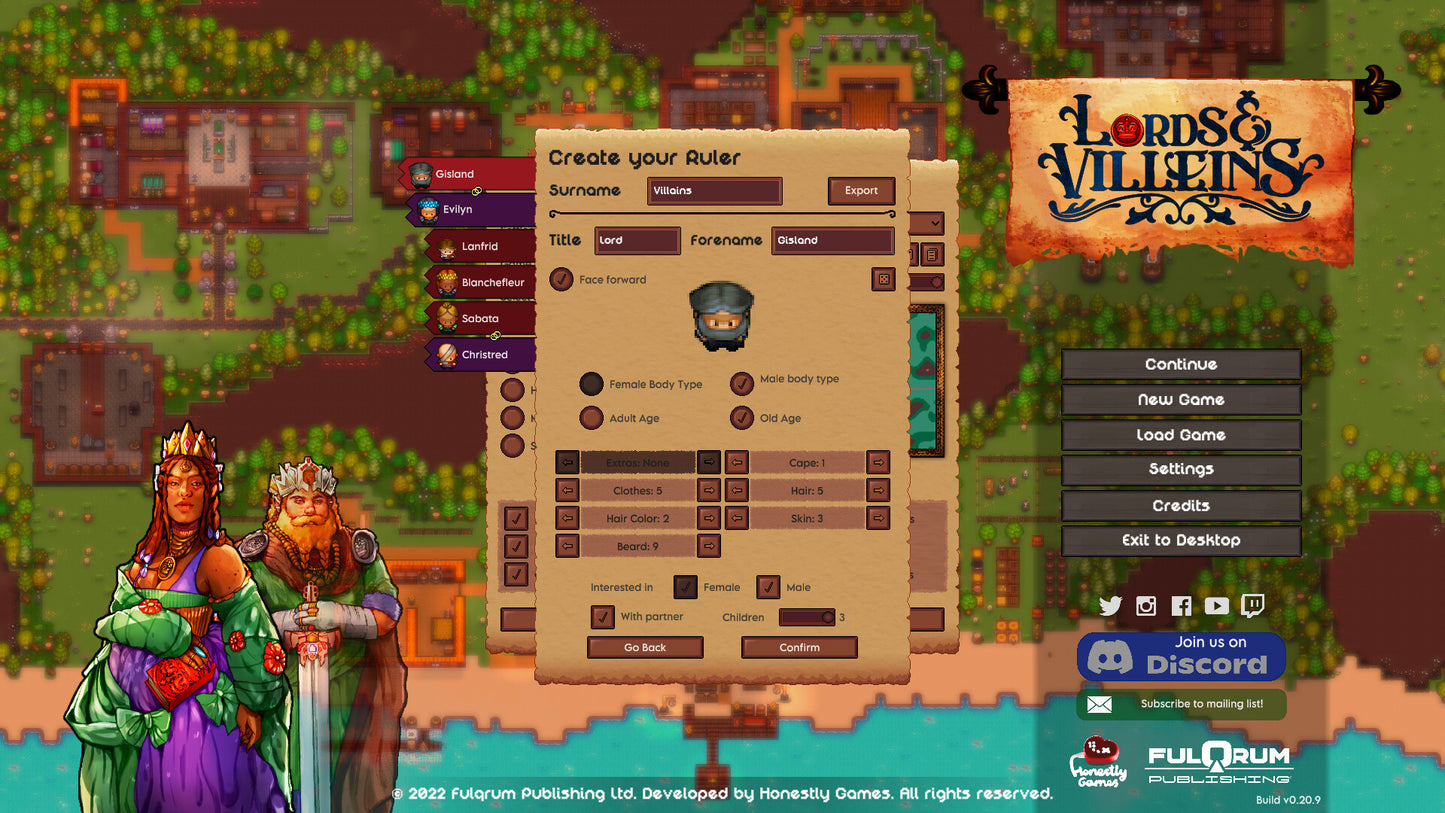Click Exit to Desktop
1445x813 pixels.
pos(1181,540)
